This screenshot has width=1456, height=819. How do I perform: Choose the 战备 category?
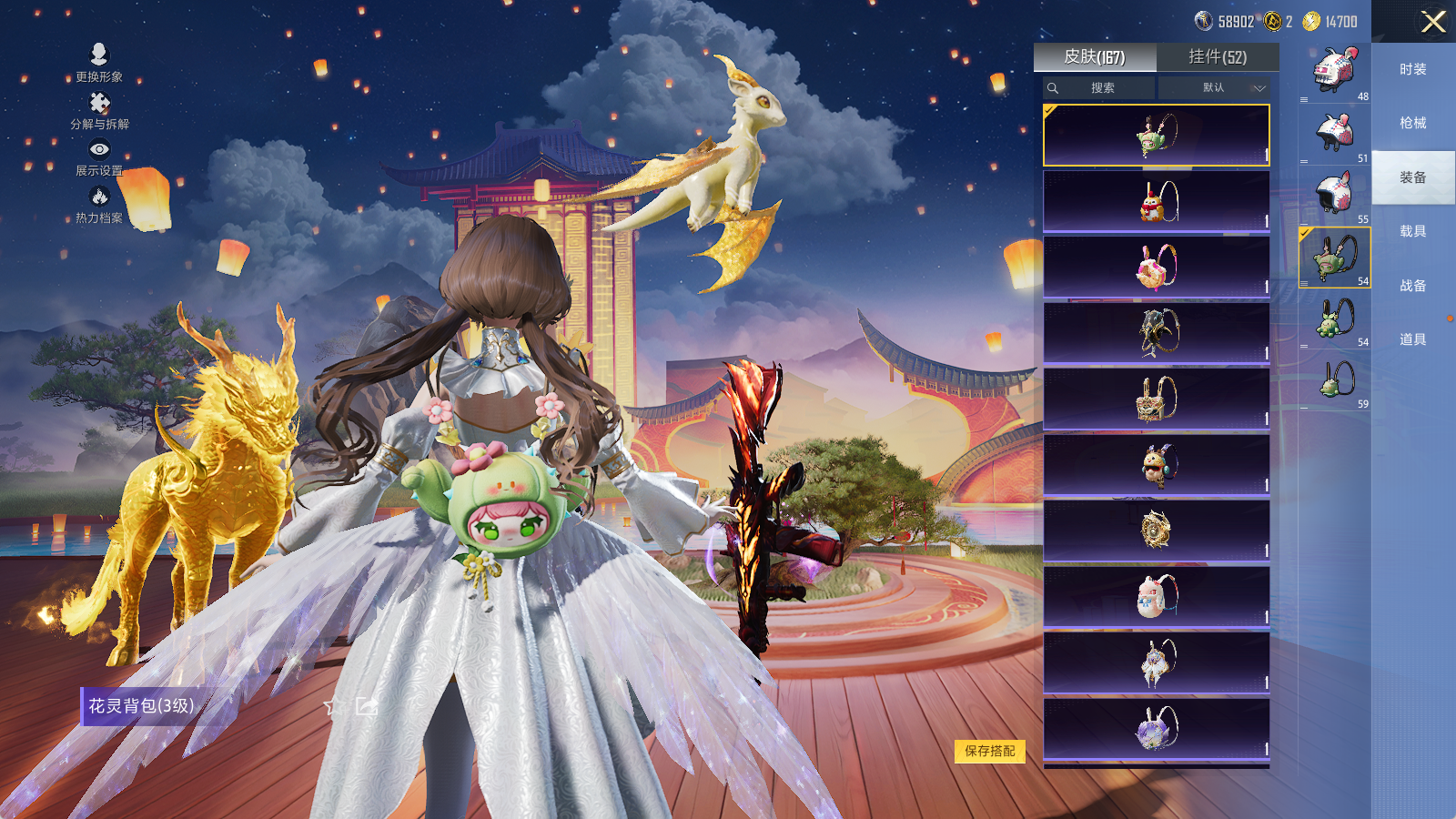coord(1412,286)
